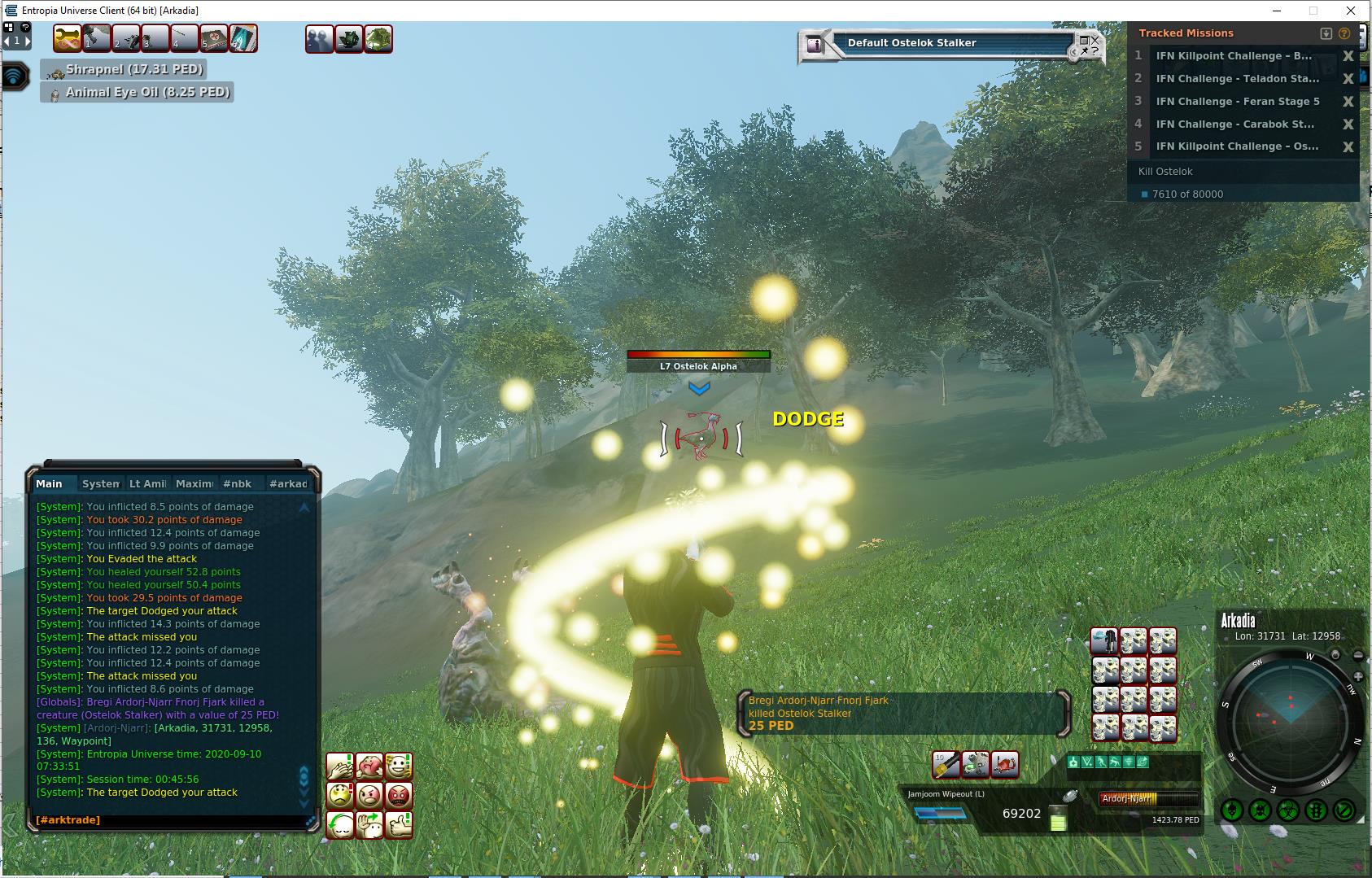Play the thumbs up emote
1372x878 pixels.
[x=399, y=824]
